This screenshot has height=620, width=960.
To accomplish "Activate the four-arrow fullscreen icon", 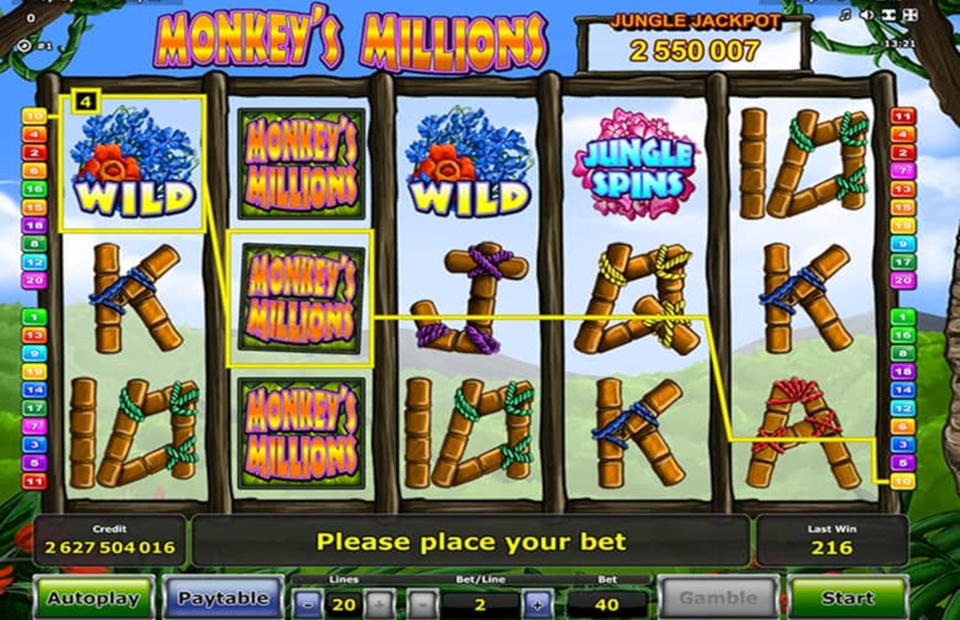I will tap(909, 15).
